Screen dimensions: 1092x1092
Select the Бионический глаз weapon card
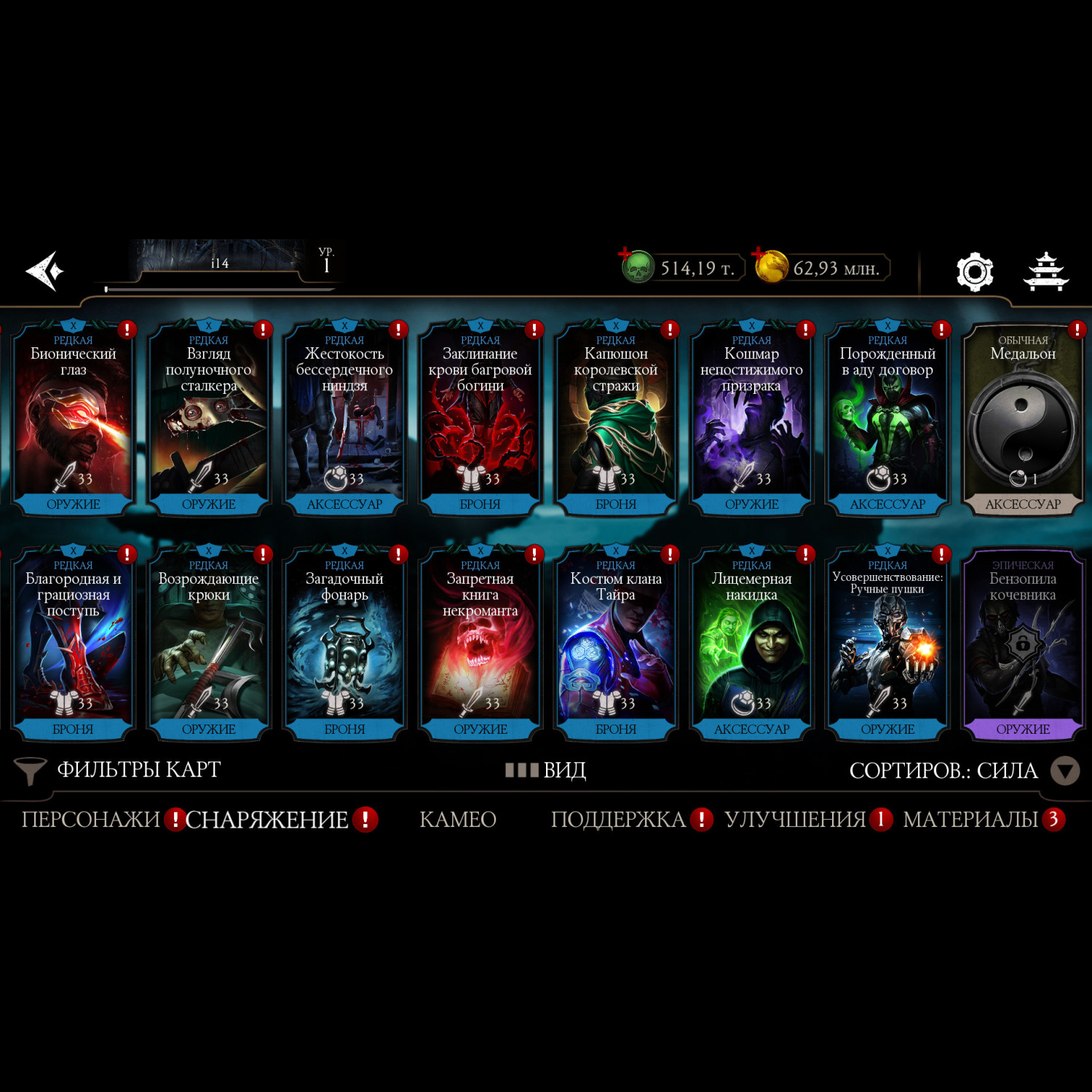[73, 419]
